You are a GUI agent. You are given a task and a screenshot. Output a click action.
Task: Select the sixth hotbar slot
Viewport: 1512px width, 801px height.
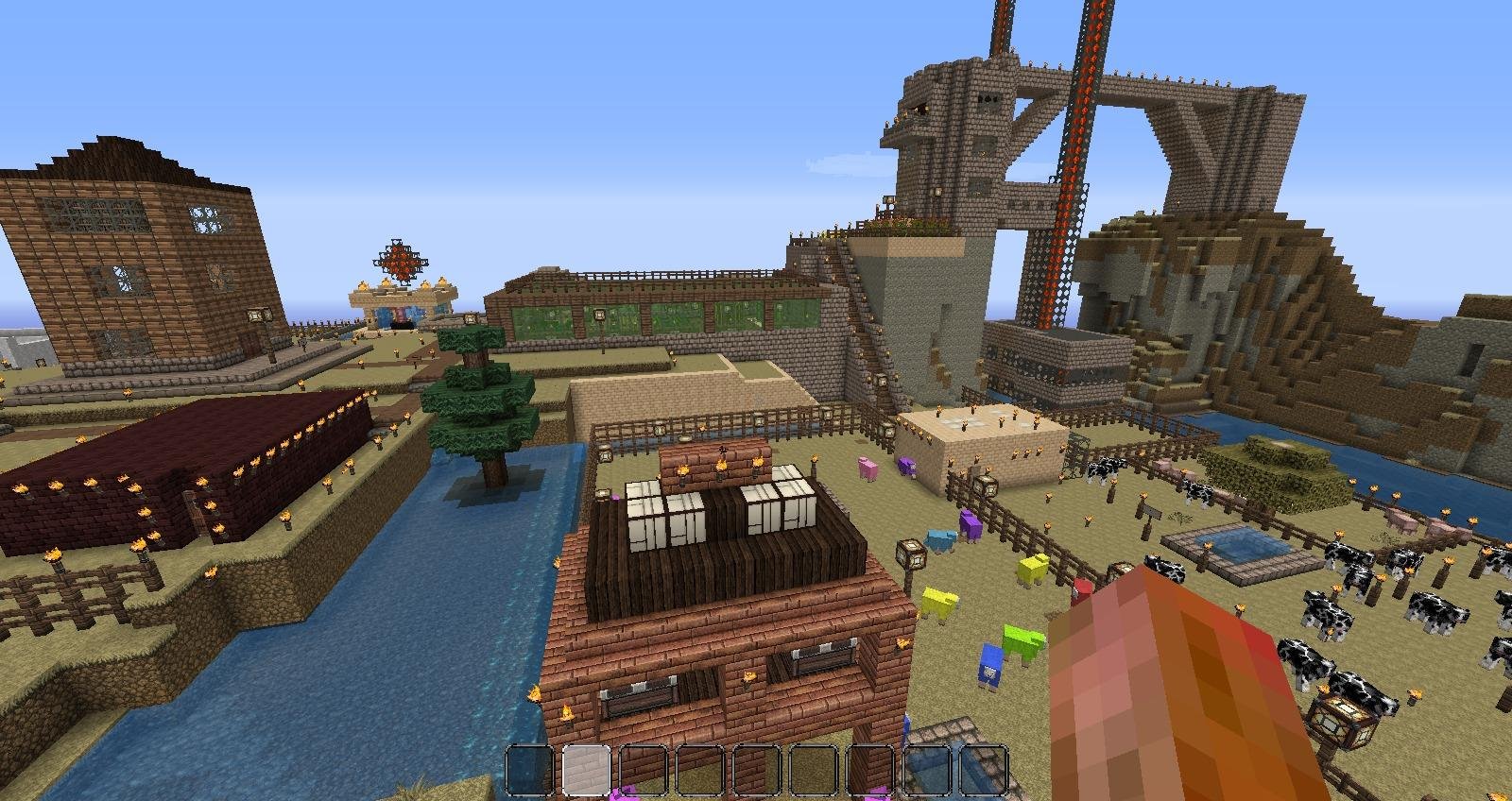(811, 770)
